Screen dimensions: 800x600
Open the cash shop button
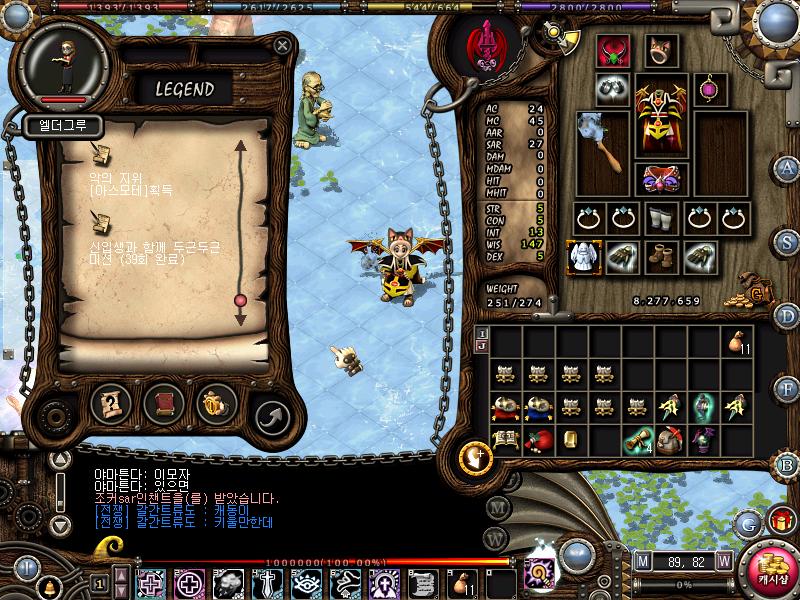(773, 570)
